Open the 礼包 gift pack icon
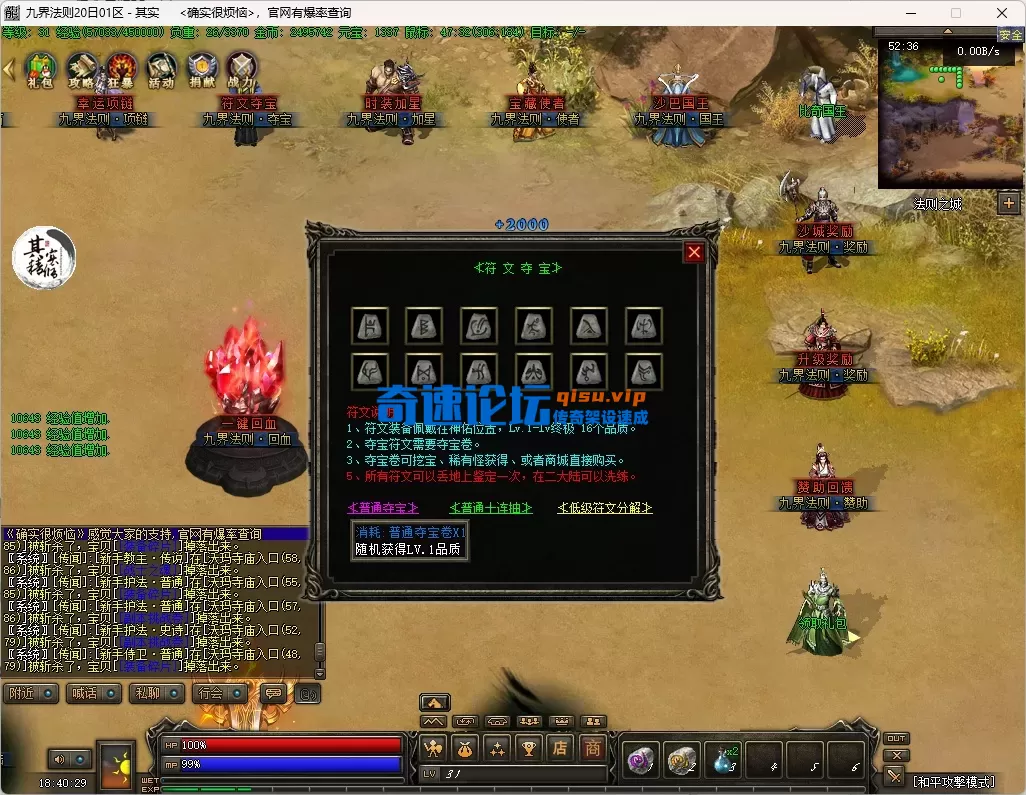Viewport: 1026px width, 795px height. 39,68
